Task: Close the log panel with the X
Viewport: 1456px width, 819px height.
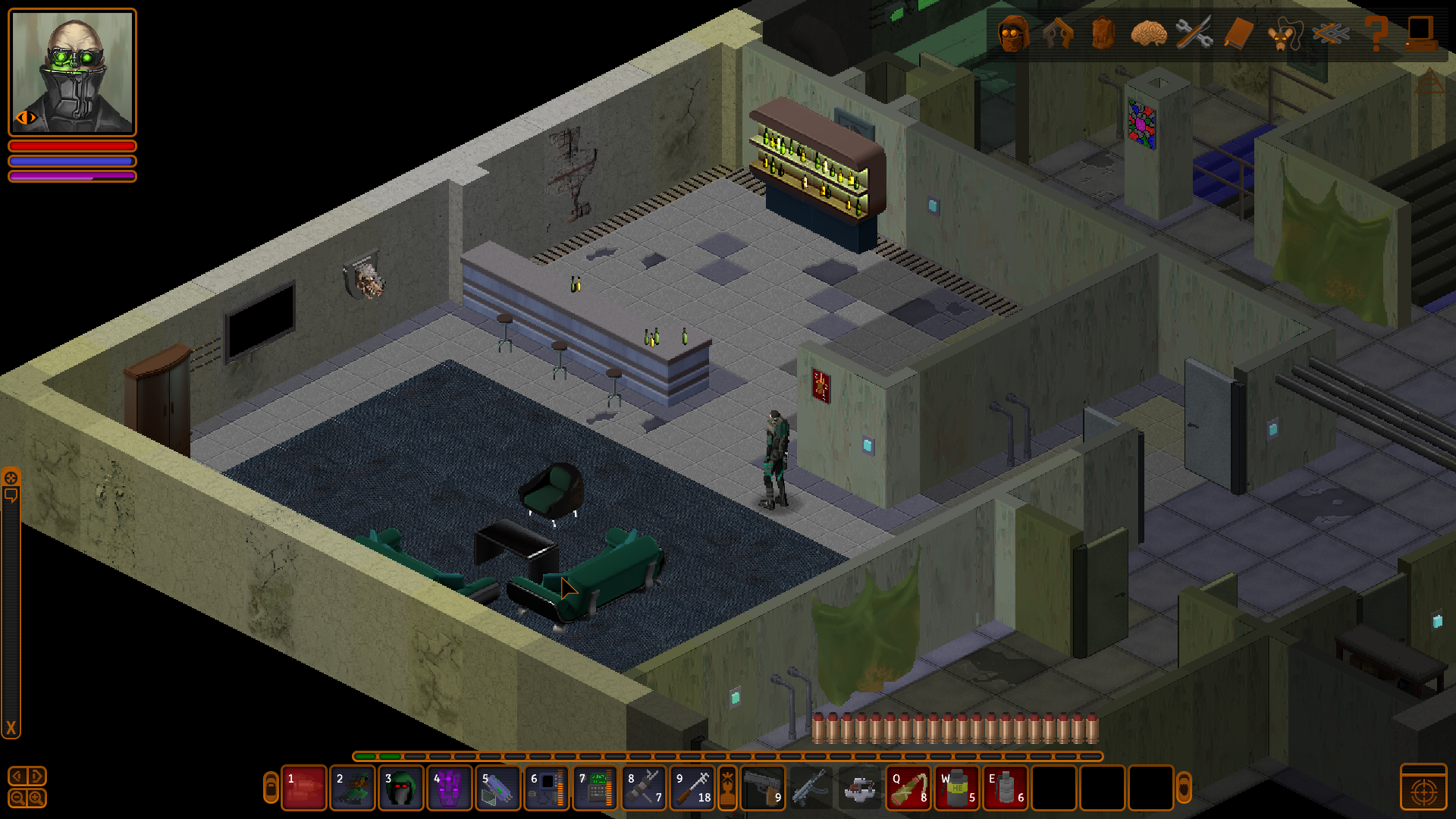Action: point(11,729)
